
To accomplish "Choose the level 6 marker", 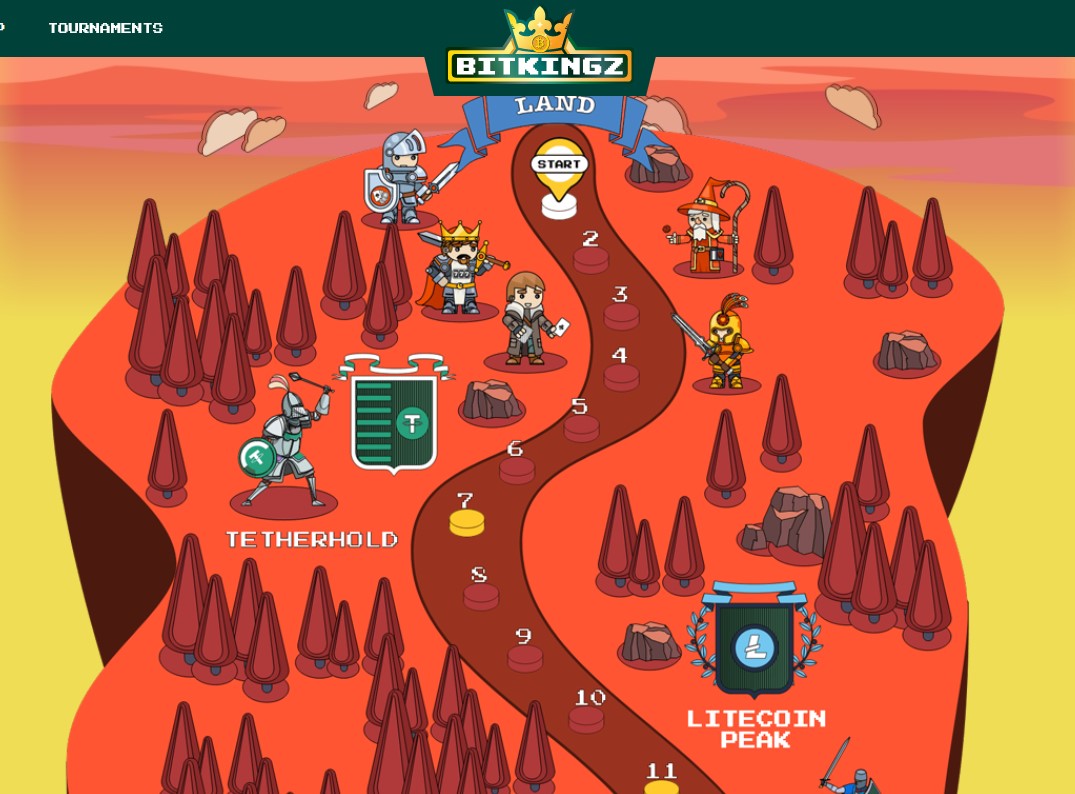I will tap(517, 468).
